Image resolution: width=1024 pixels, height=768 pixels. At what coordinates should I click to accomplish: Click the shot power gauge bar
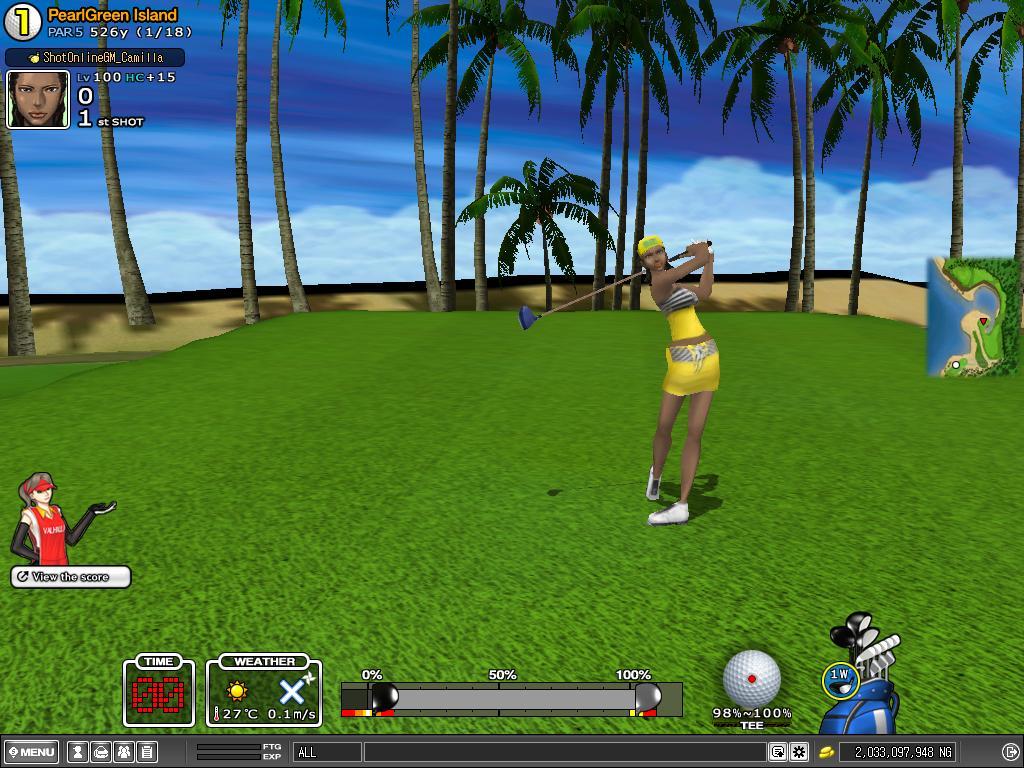pos(511,699)
